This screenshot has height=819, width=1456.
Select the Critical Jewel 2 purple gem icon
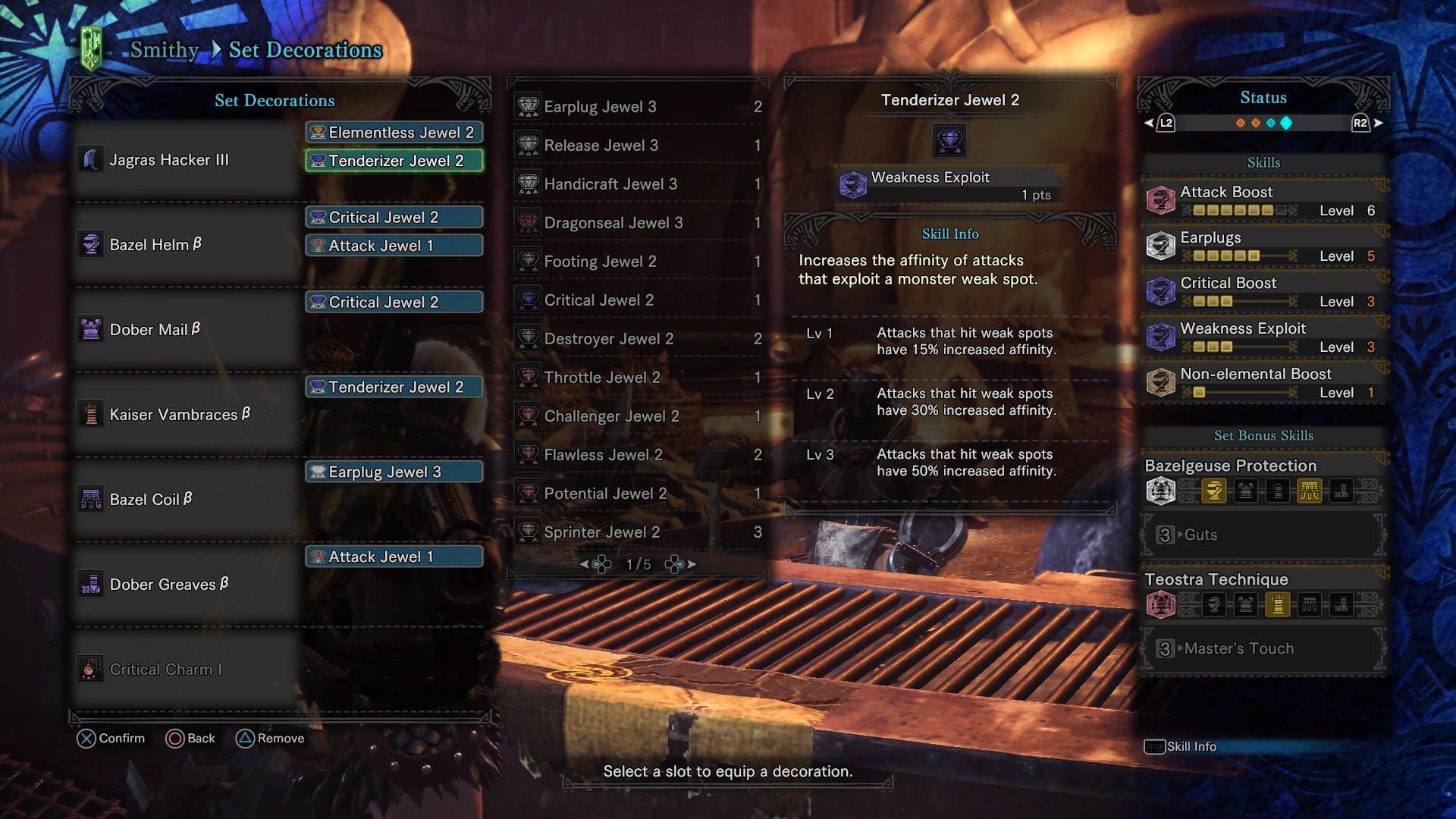point(526,300)
